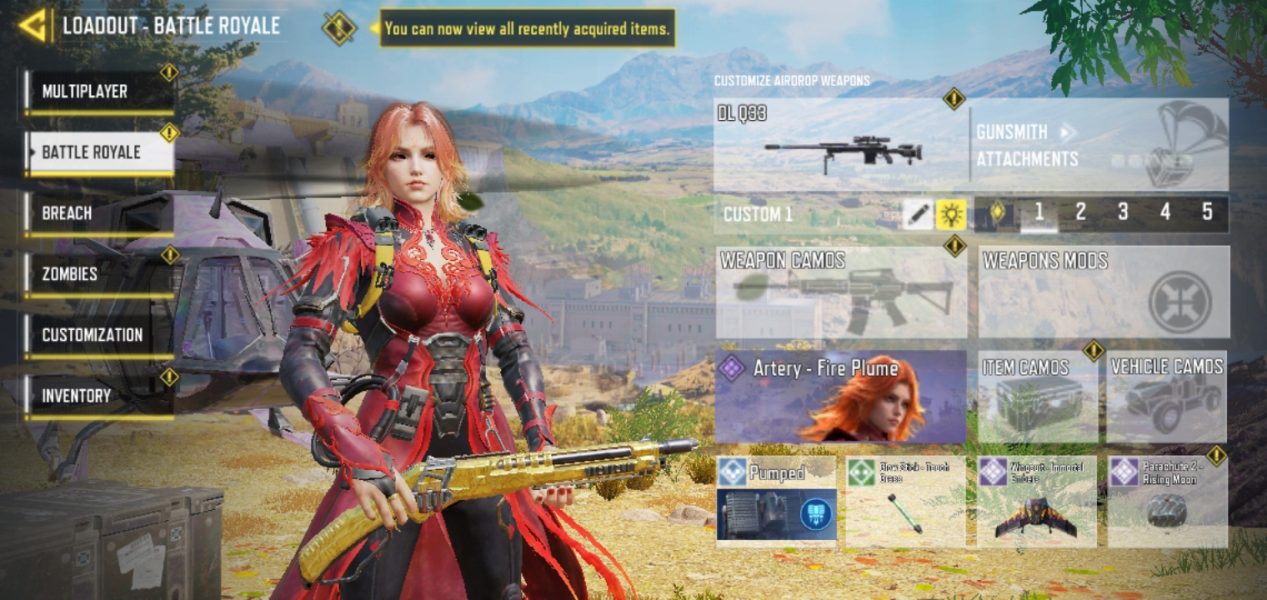This screenshot has width=1267, height=600.
Task: Select the wingsuit skin slot
Action: click(1036, 501)
